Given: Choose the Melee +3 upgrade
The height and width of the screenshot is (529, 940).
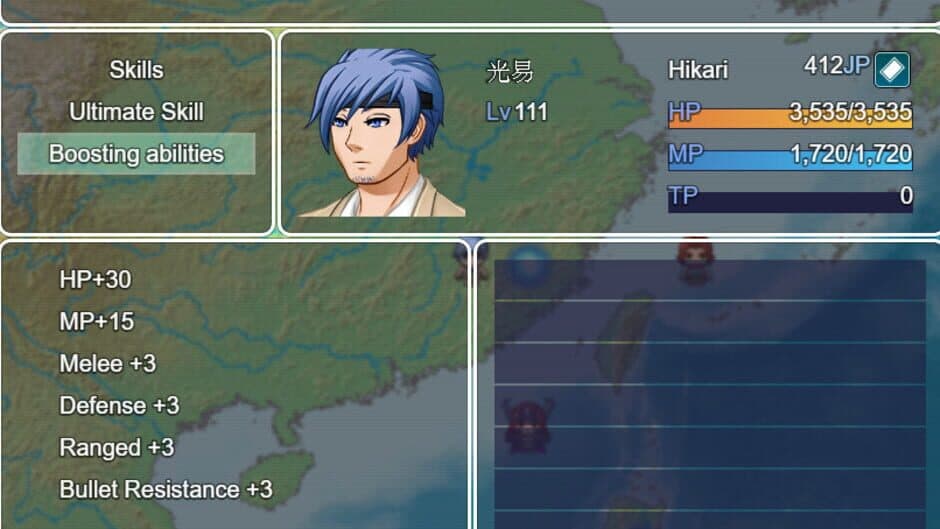Looking at the screenshot, I should (x=108, y=364).
